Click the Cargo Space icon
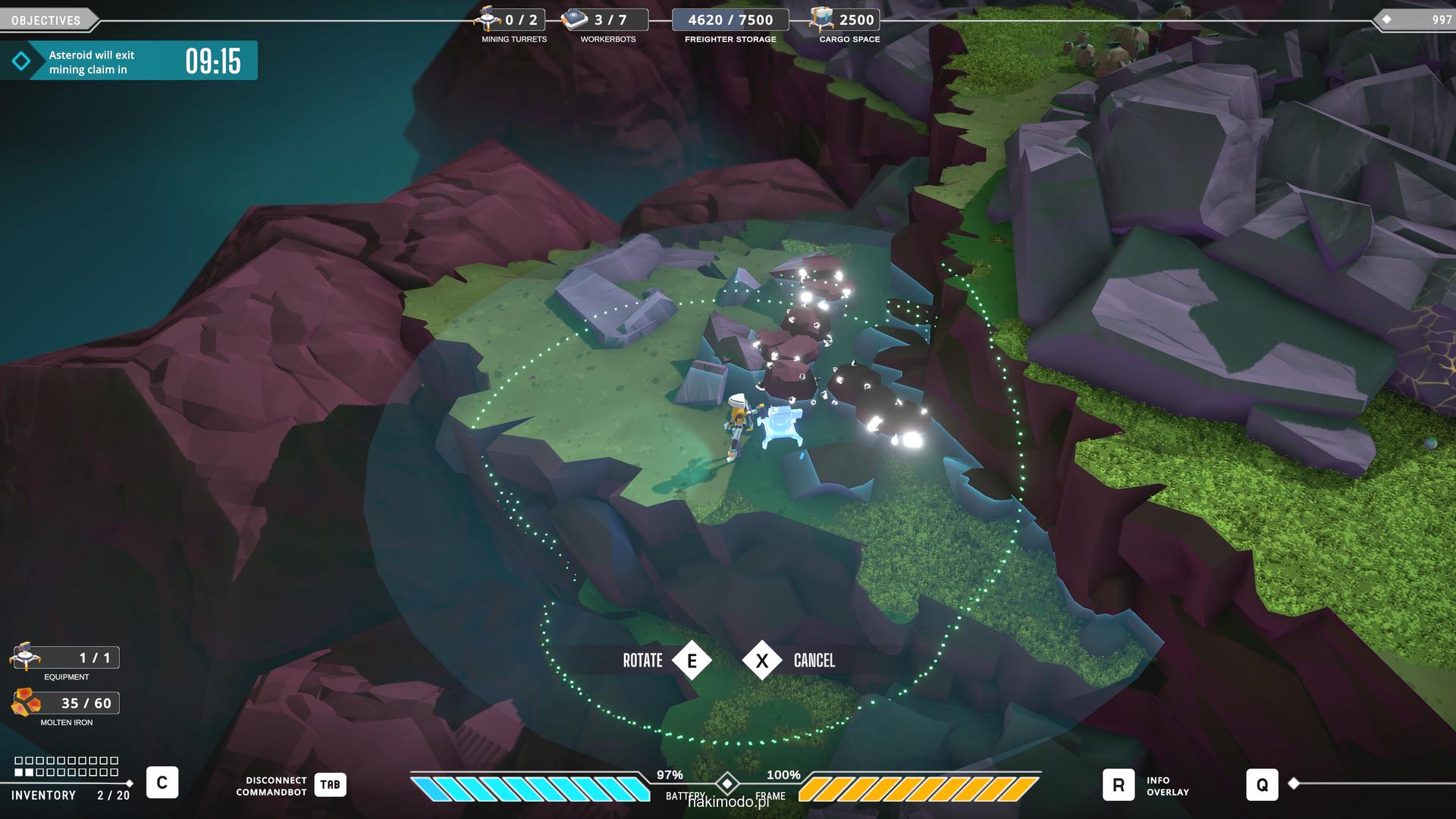 822,19
